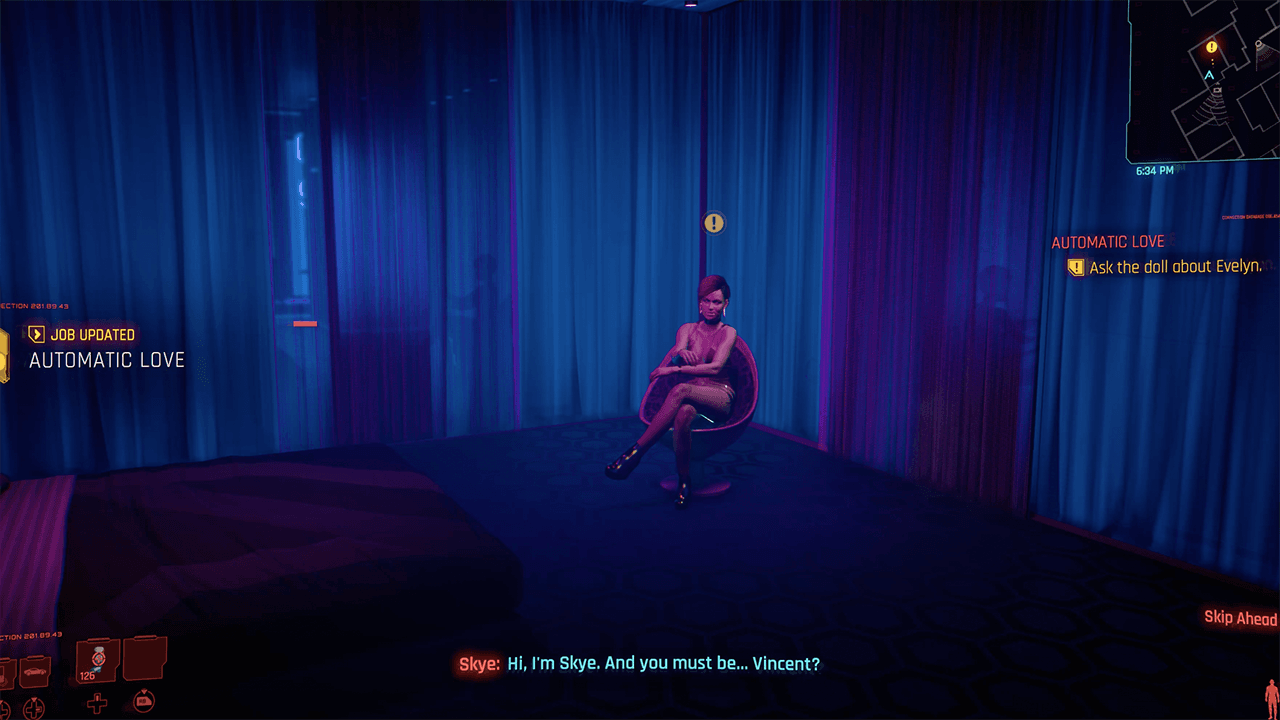The height and width of the screenshot is (720, 1280).
Task: Click the vehicle summon icon in the quickslot bar
Action: (35, 669)
